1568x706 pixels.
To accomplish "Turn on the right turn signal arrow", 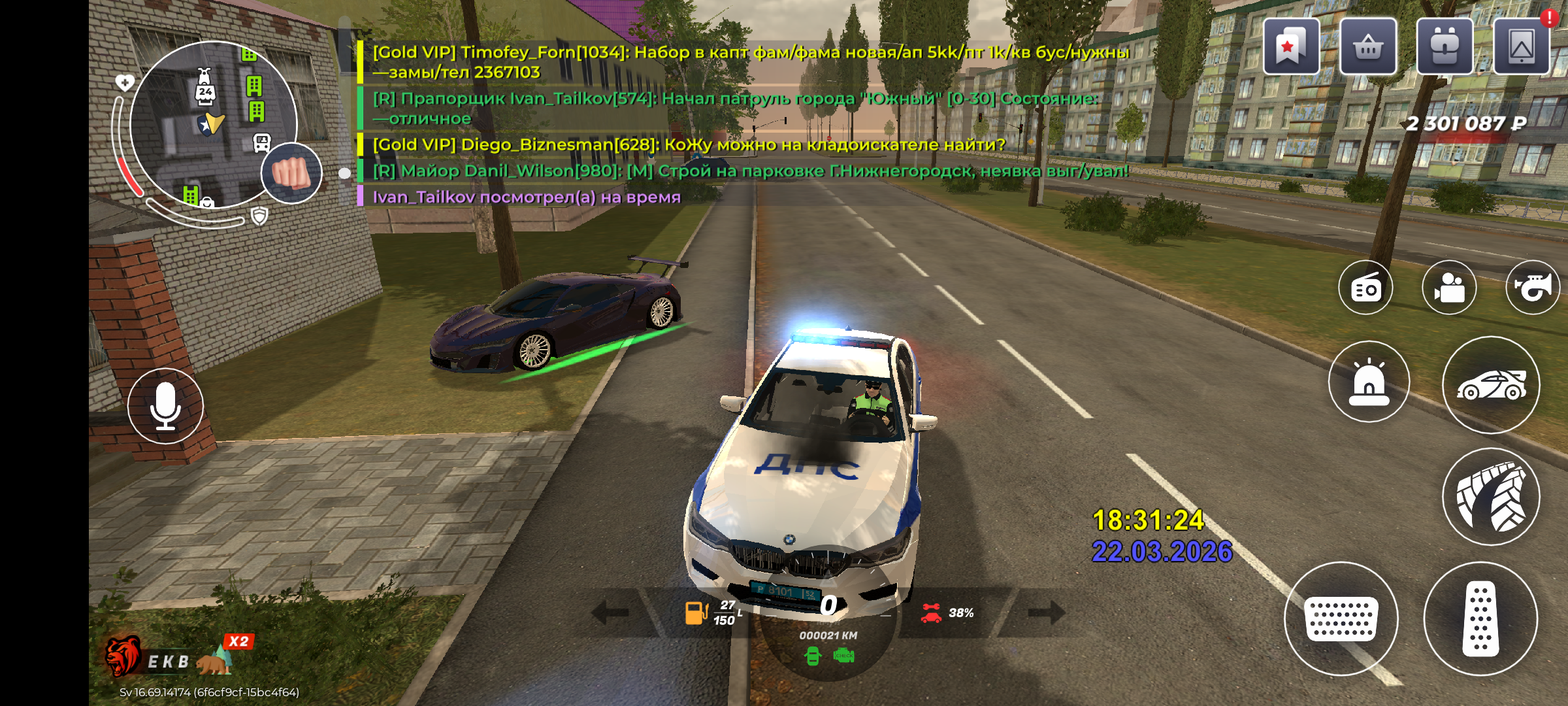I will (x=1047, y=613).
